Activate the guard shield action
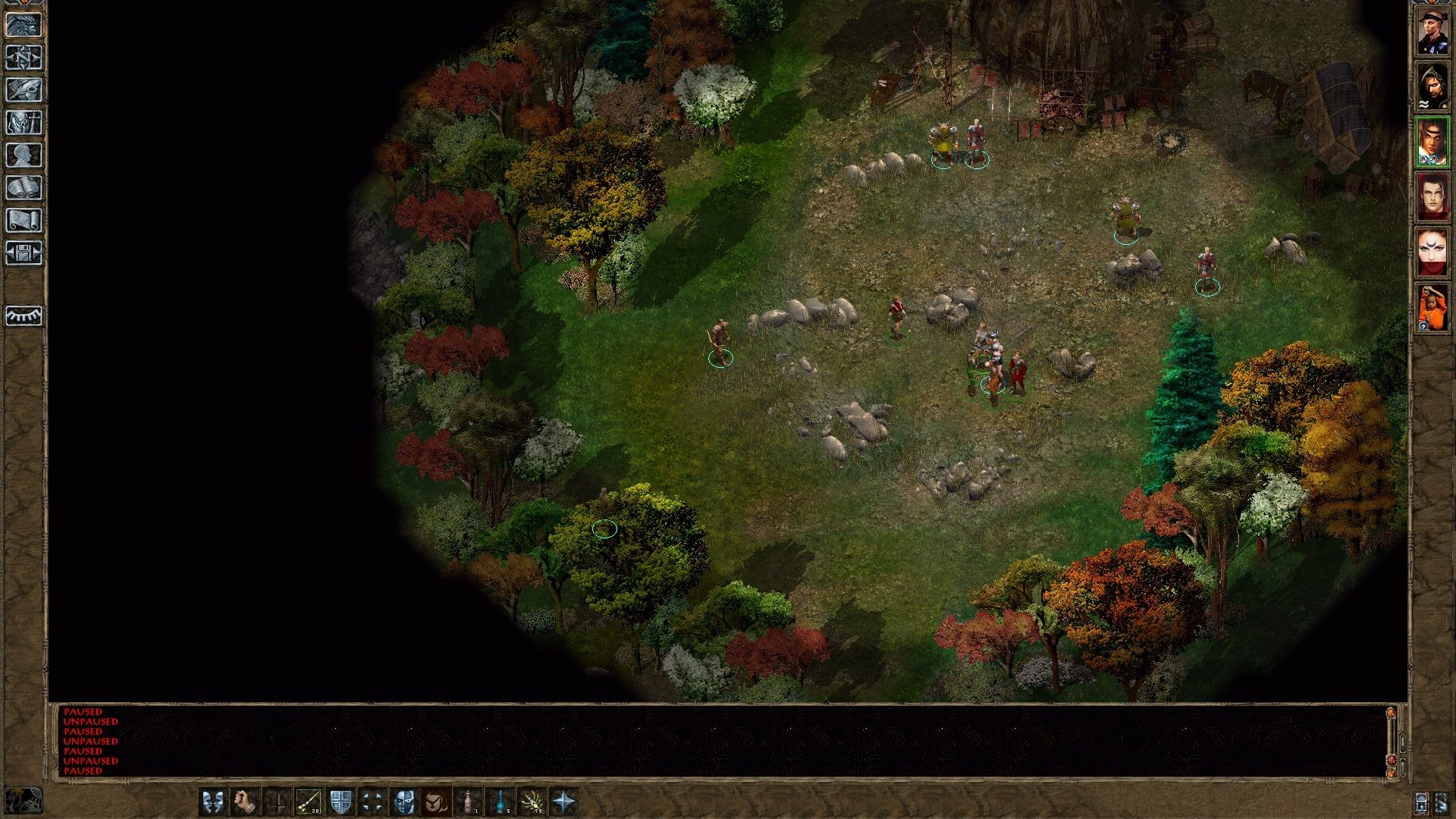This screenshot has width=1456, height=819. tap(340, 802)
